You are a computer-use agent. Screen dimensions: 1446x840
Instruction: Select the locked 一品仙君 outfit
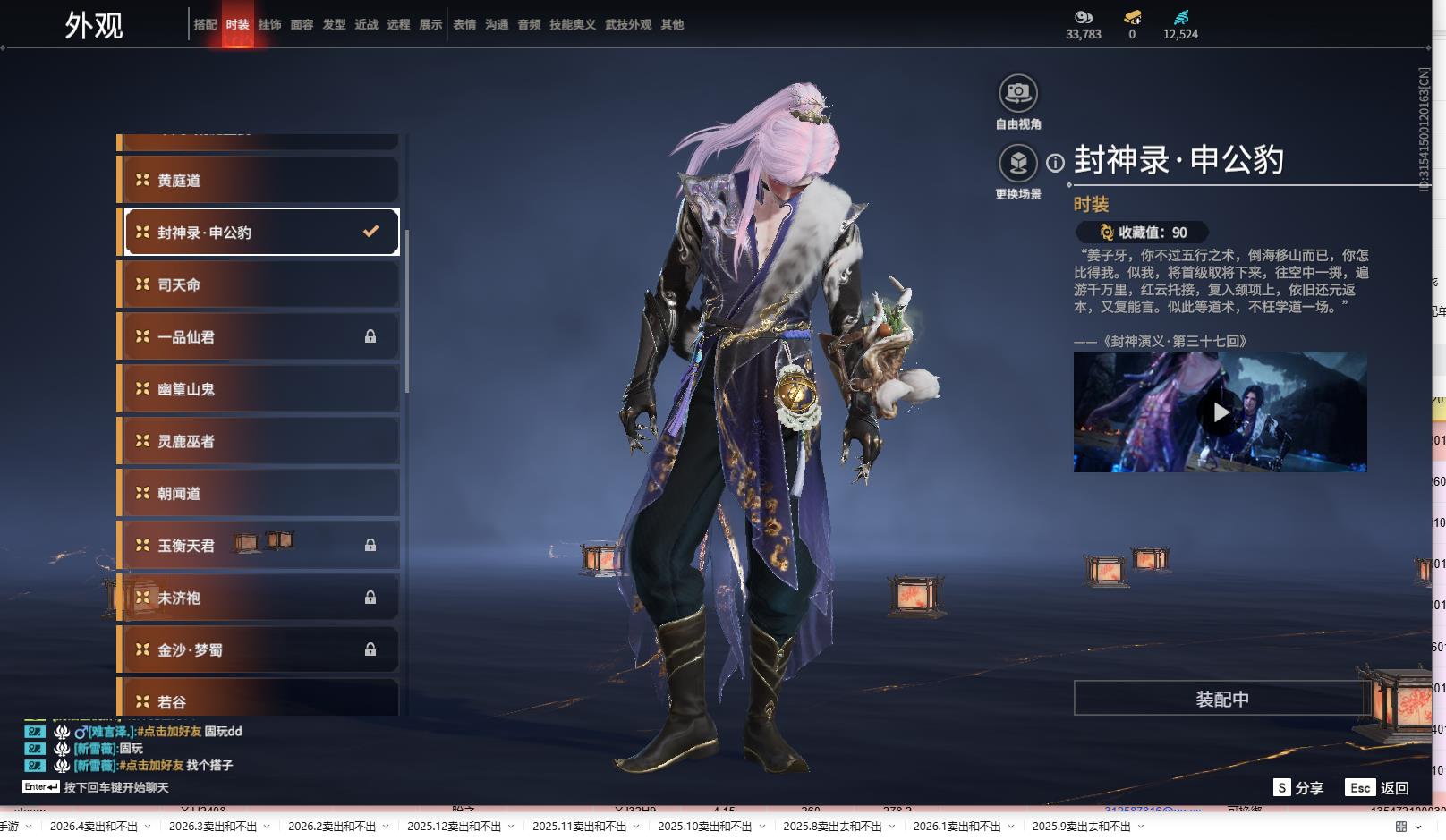[259, 337]
